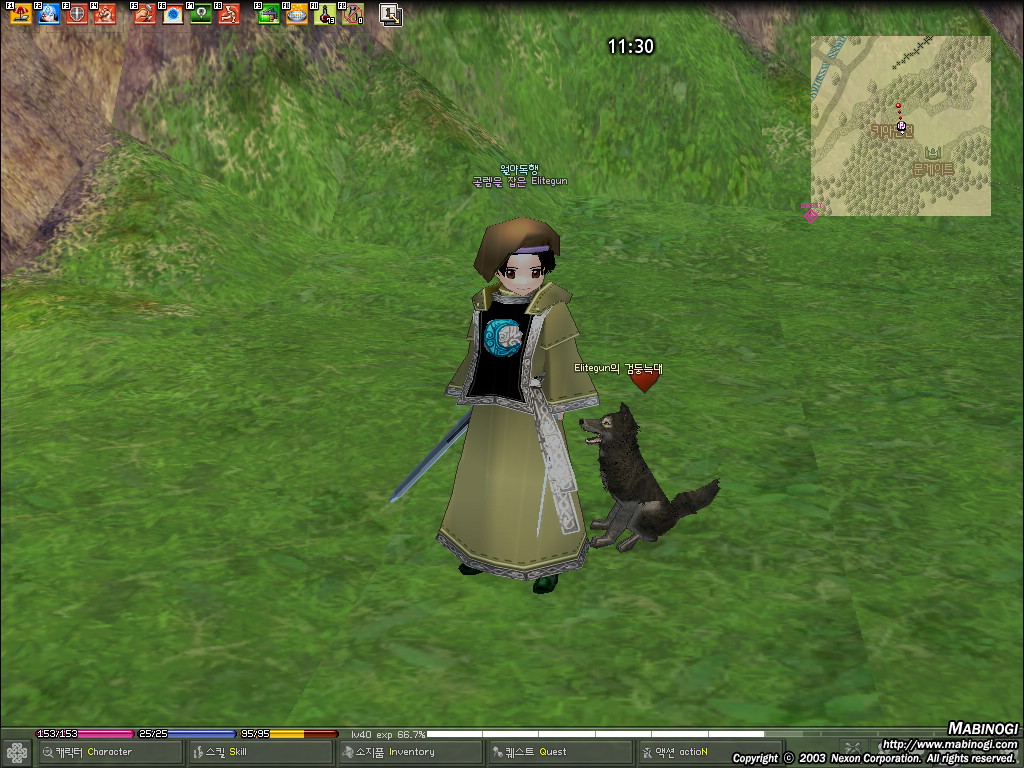
Task: Use the F11 red potion
Action: point(324,14)
